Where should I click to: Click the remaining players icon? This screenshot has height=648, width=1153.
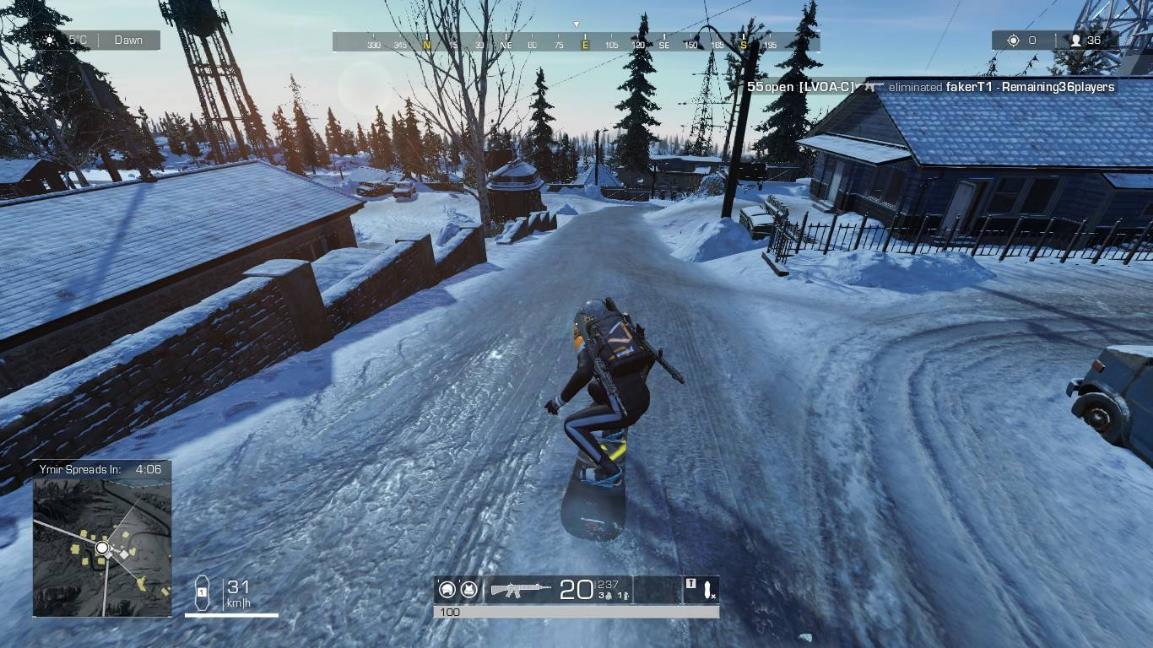coord(1075,41)
